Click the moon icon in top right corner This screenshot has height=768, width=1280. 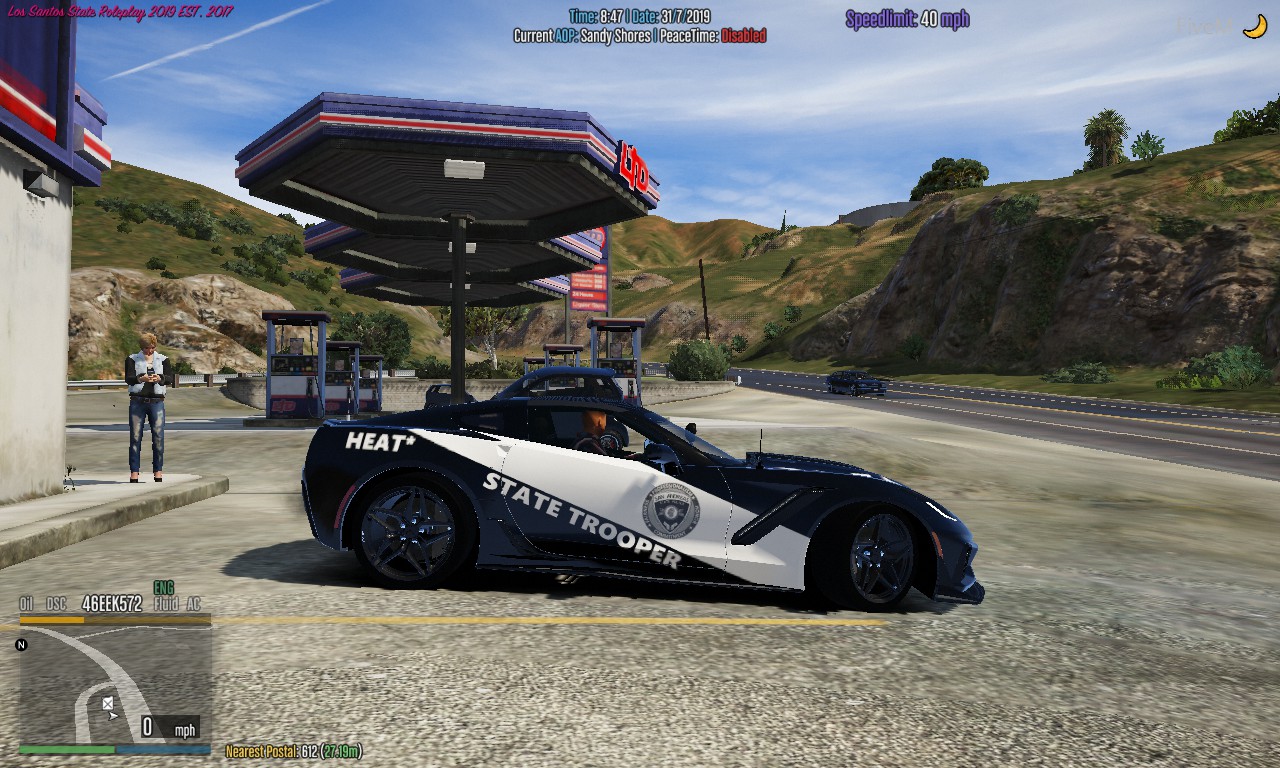[x=1254, y=26]
